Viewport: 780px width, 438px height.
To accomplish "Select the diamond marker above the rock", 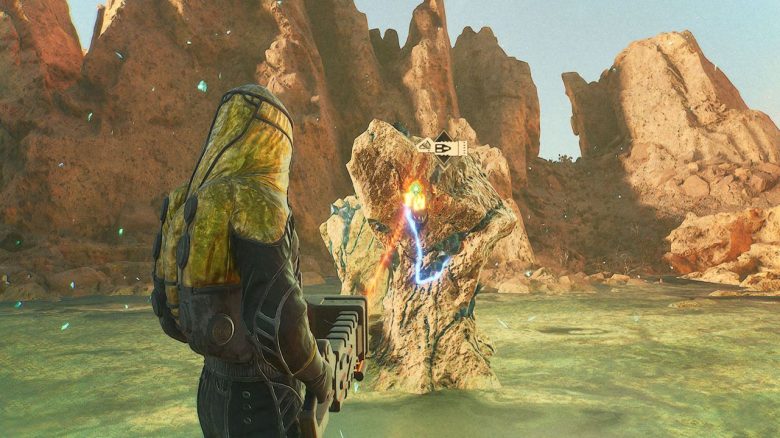I will point(442,147).
